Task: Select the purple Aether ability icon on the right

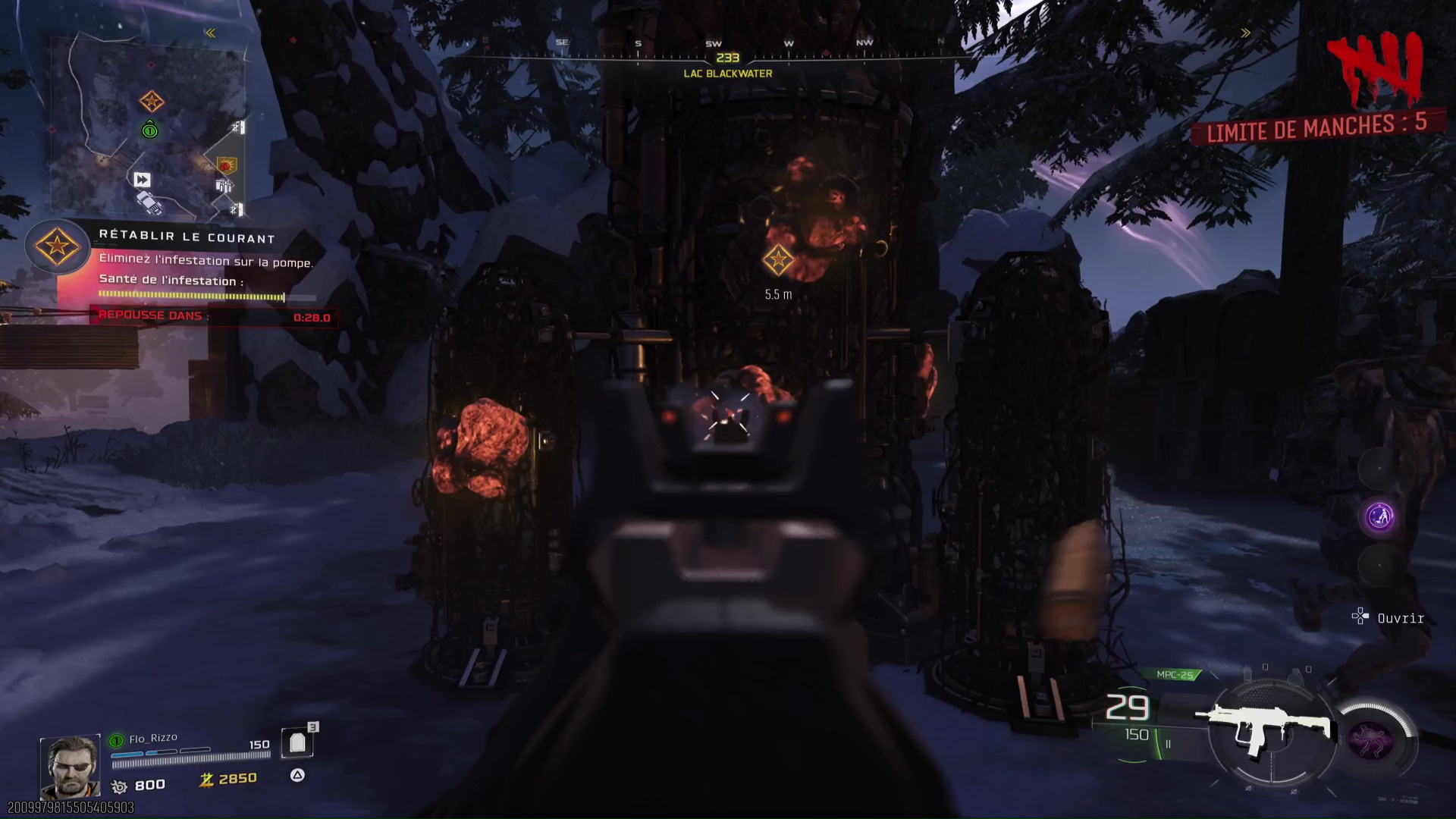Action: click(1379, 516)
